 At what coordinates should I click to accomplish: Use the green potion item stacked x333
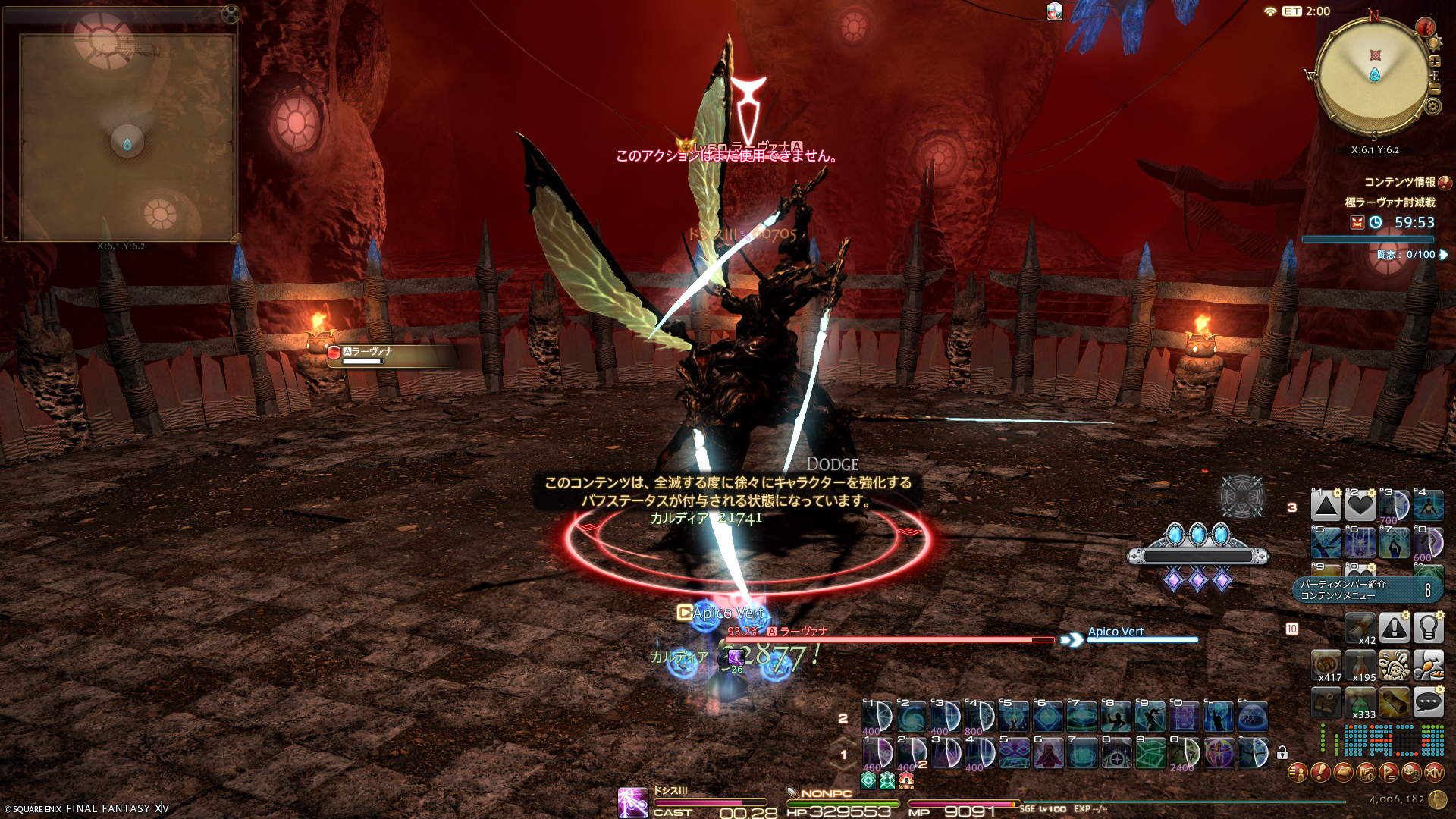(1360, 702)
